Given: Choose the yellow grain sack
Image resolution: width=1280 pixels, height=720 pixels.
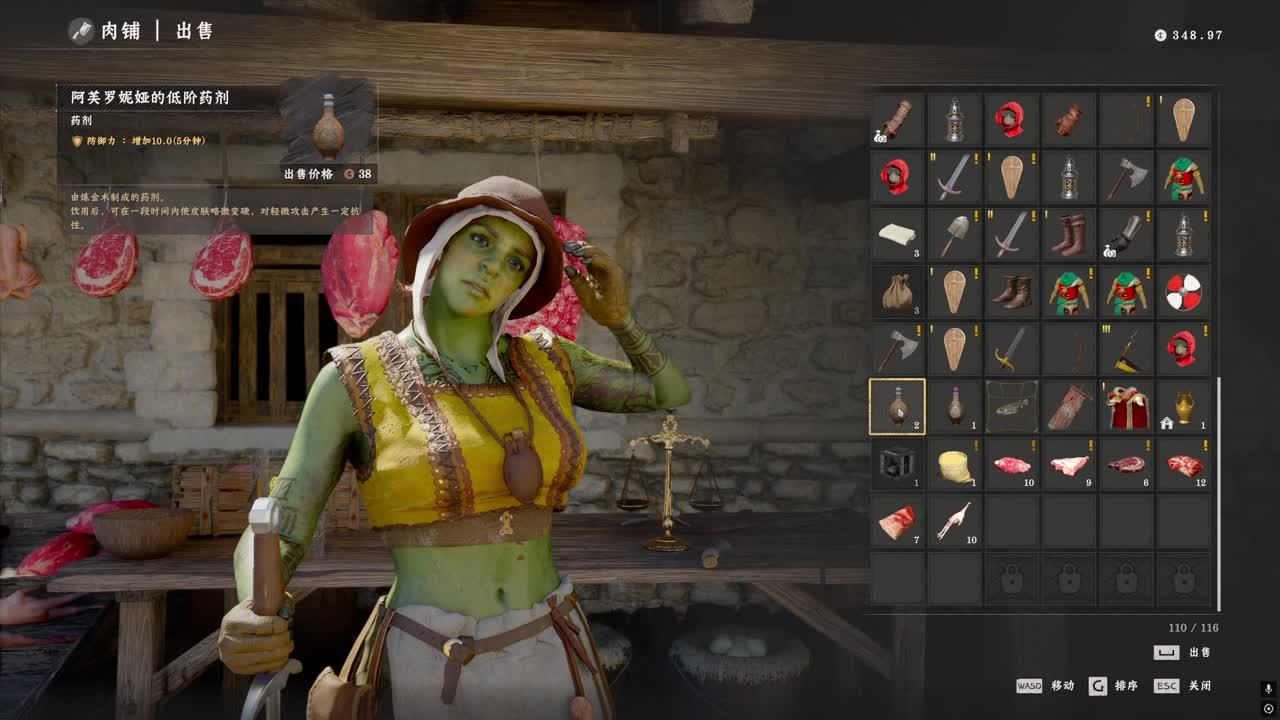Looking at the screenshot, I should (955, 464).
